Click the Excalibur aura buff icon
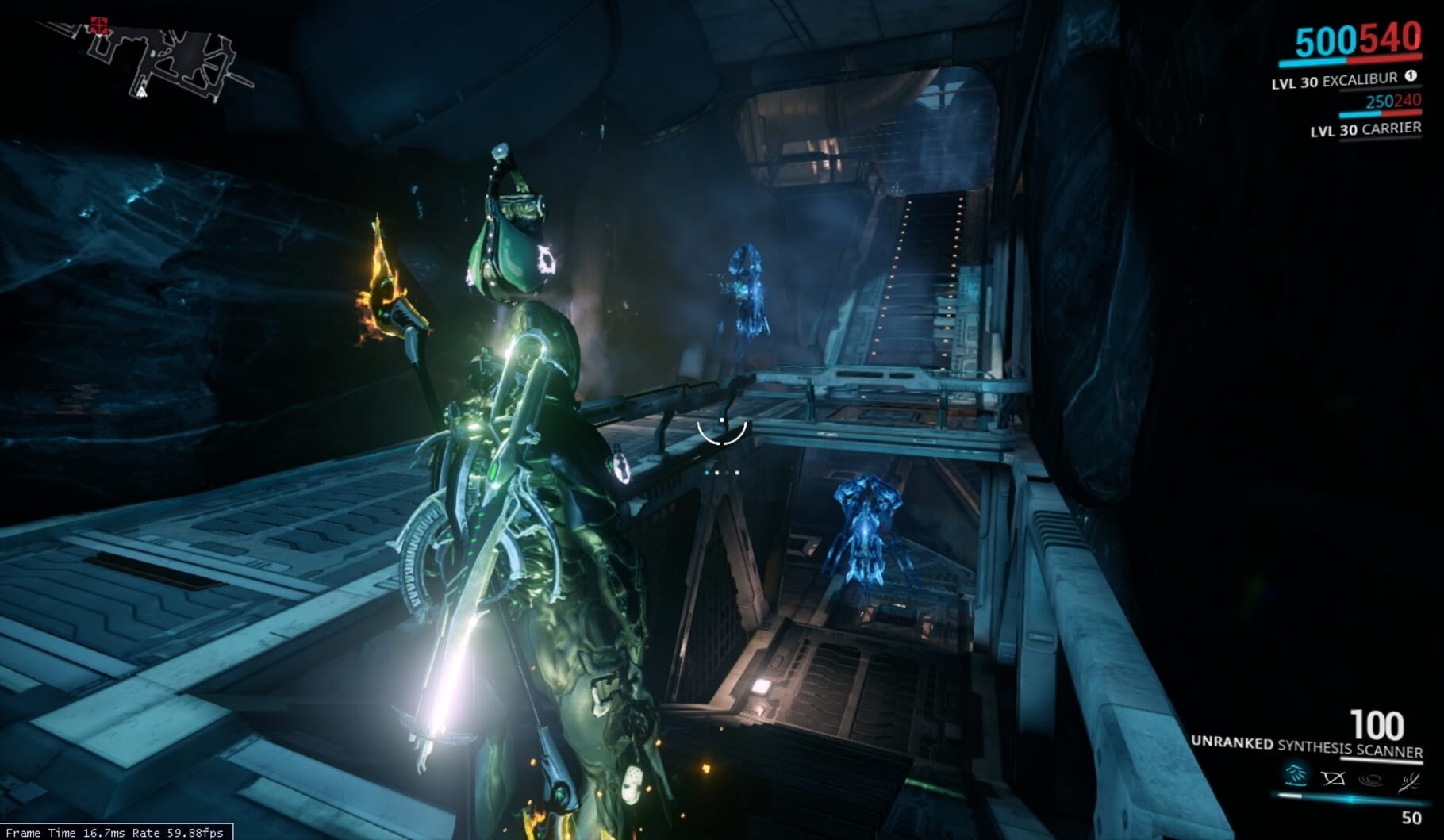The width and height of the screenshot is (1444, 840). pos(1411,76)
